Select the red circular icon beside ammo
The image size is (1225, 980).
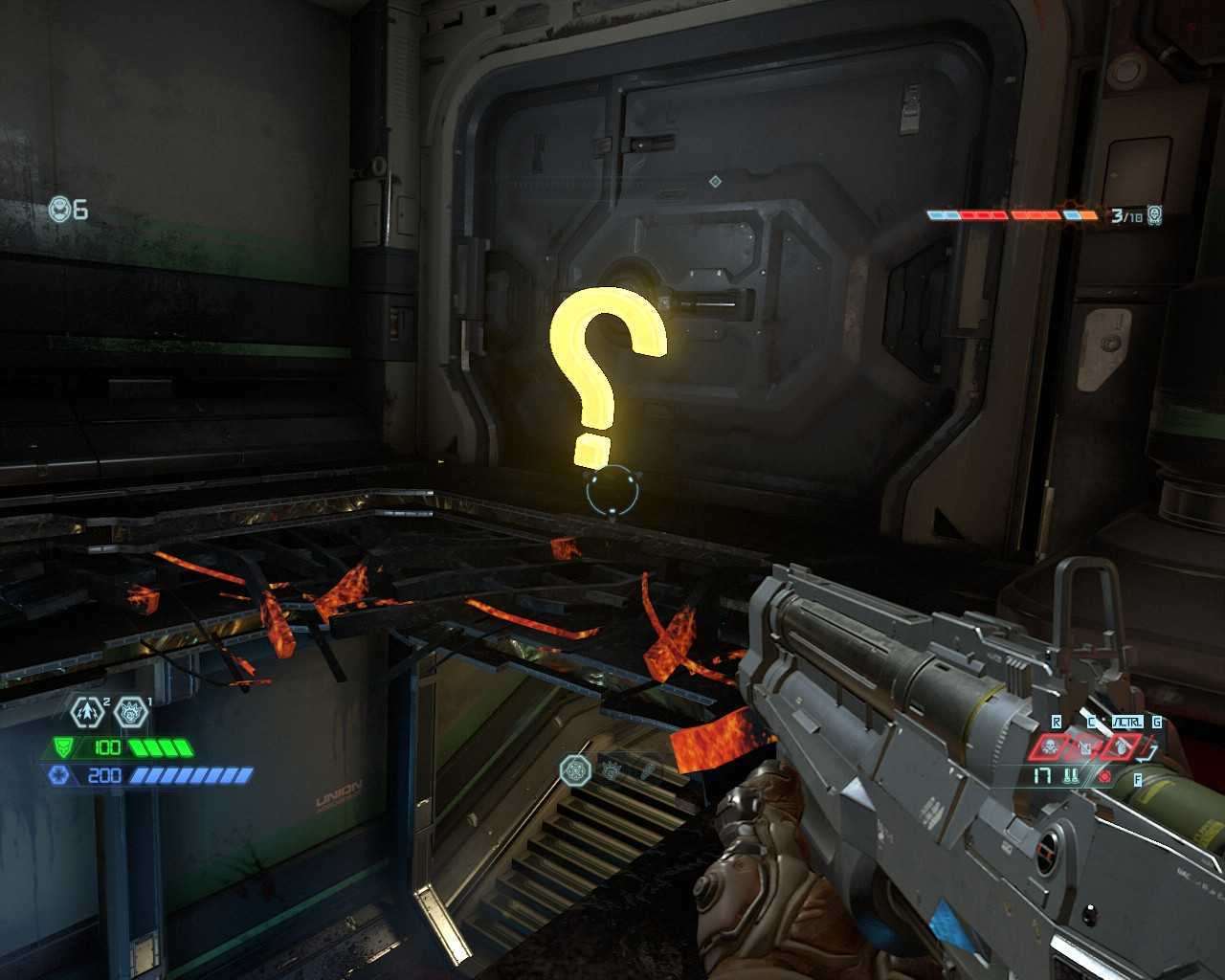click(x=1105, y=776)
